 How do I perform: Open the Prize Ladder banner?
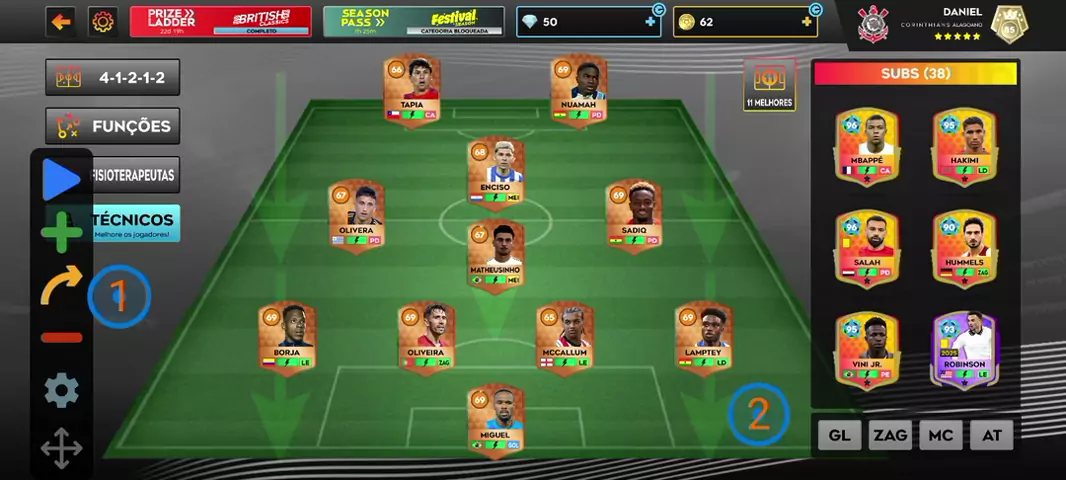[x=220, y=22]
